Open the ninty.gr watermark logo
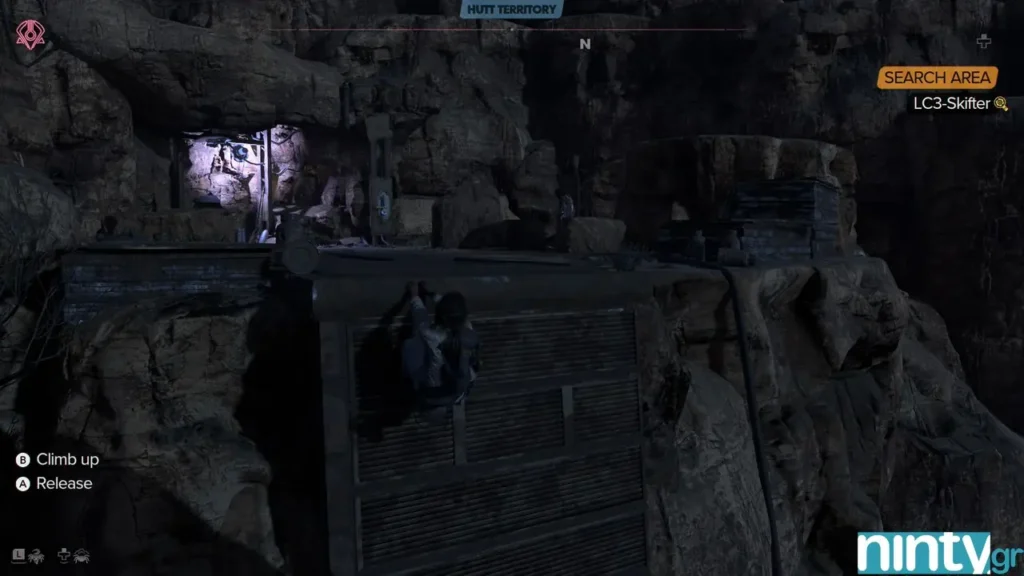 pyautogui.click(x=937, y=553)
